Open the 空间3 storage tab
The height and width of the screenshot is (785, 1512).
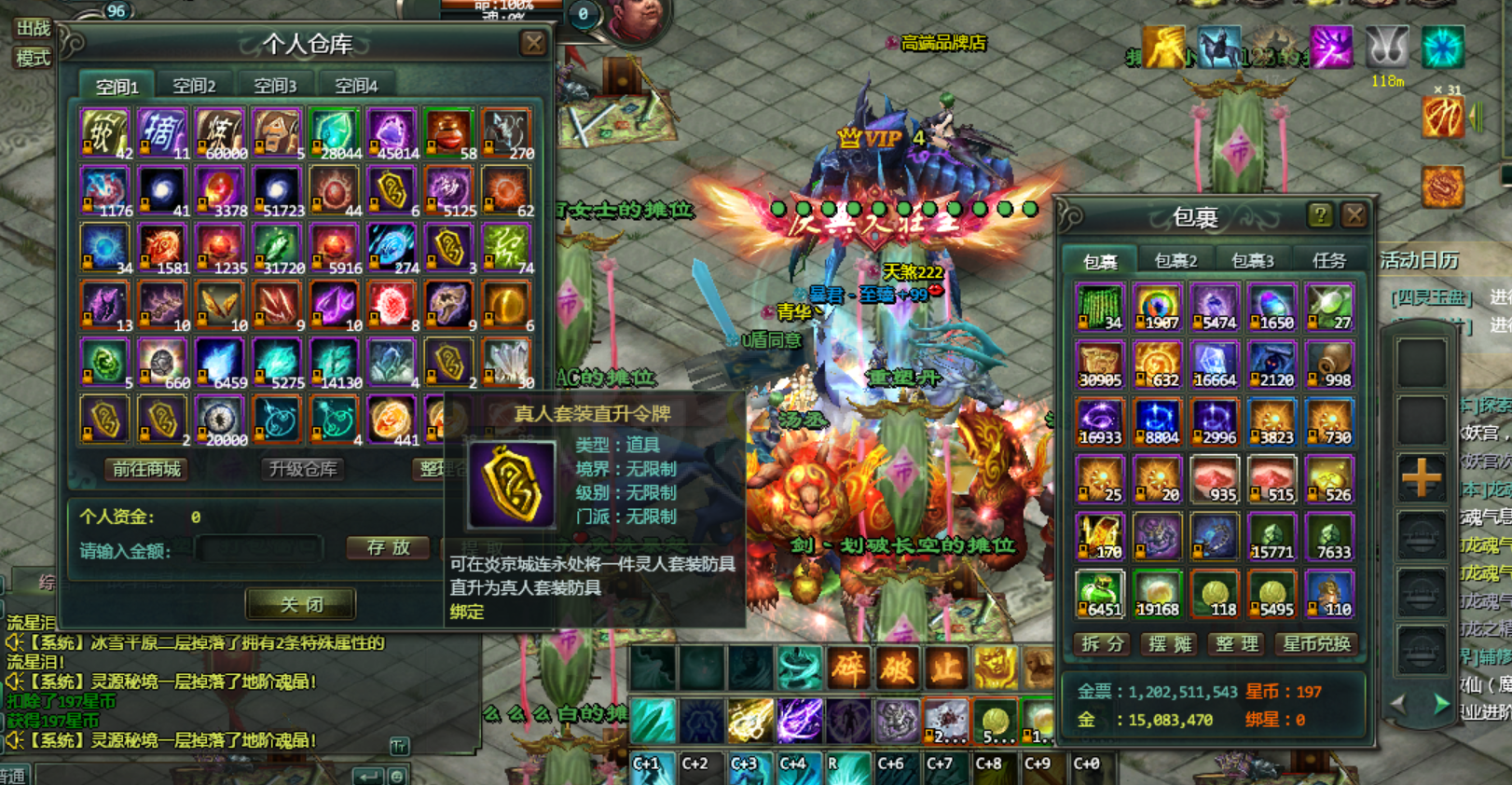(x=275, y=86)
